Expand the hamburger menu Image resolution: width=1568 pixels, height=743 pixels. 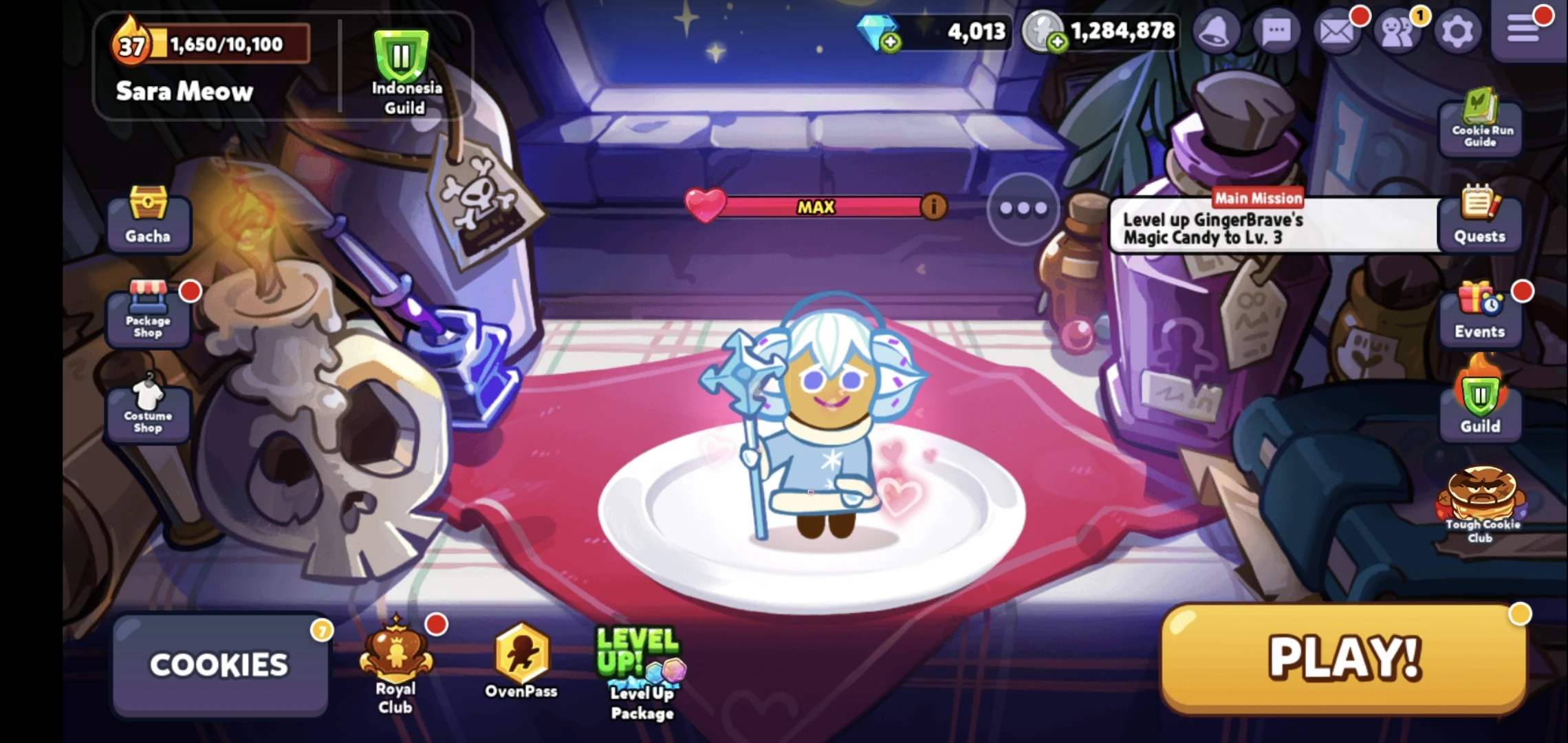point(1524,30)
